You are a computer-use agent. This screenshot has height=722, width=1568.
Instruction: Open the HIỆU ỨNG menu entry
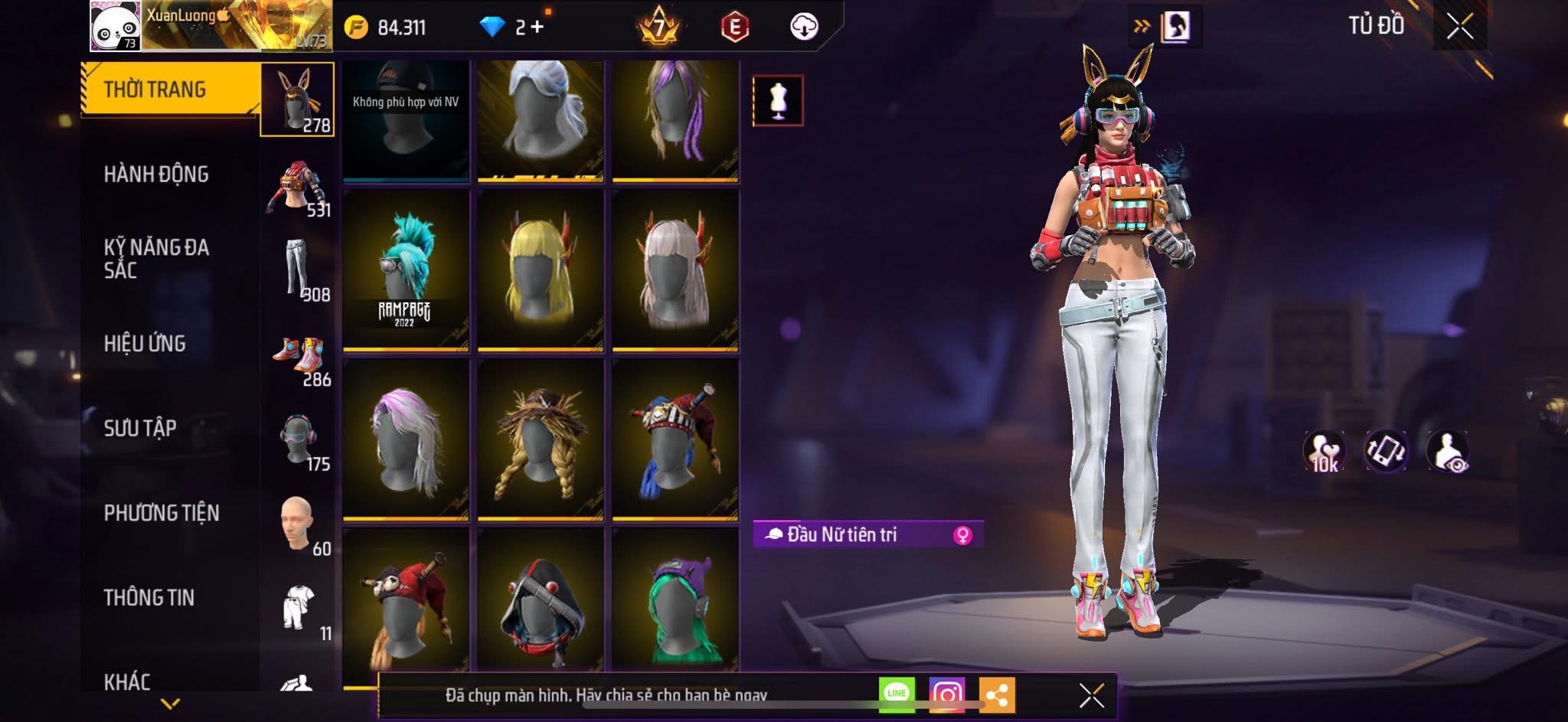pyautogui.click(x=145, y=344)
